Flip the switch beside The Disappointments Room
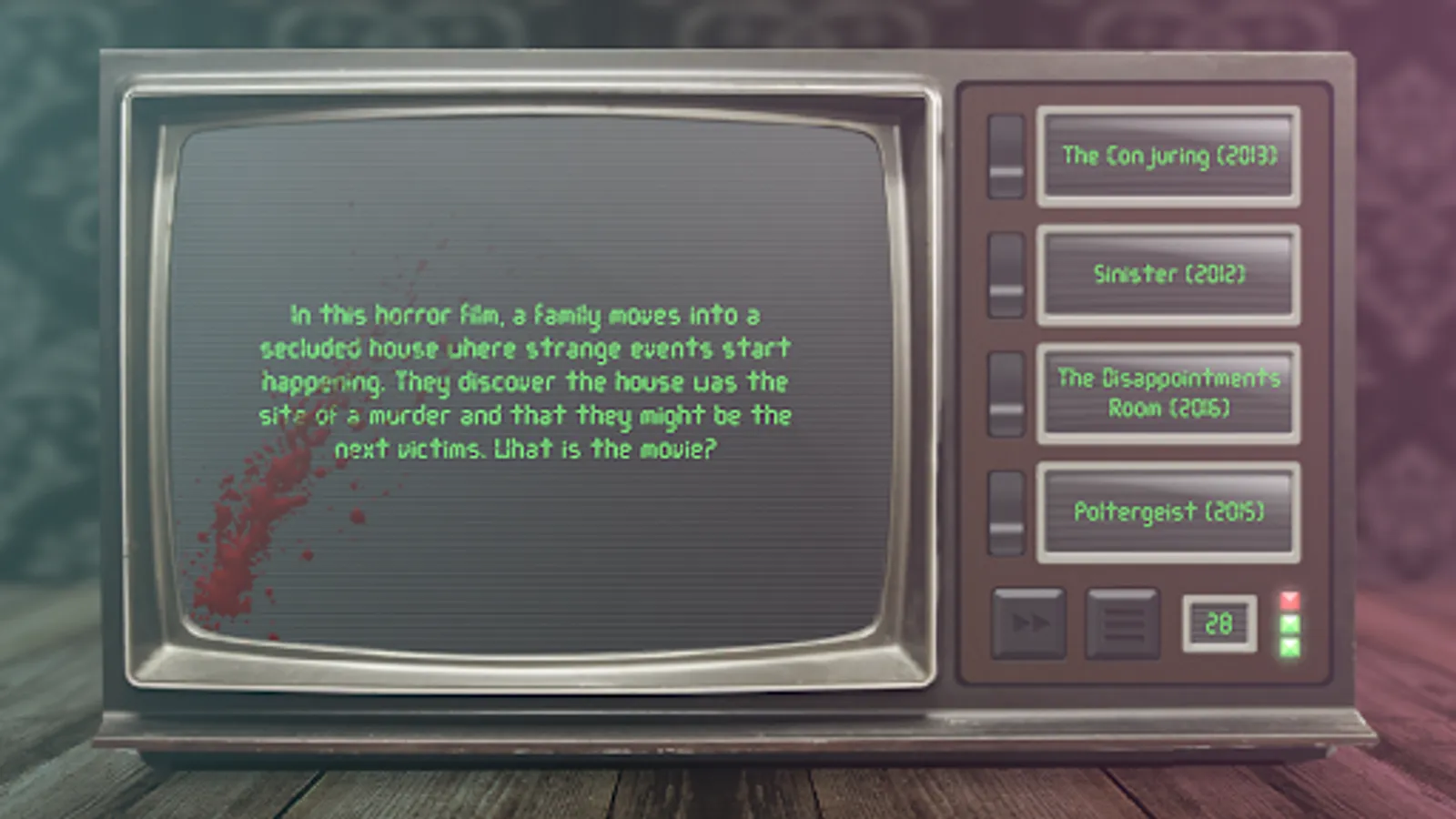The height and width of the screenshot is (819, 1456). (x=1005, y=393)
